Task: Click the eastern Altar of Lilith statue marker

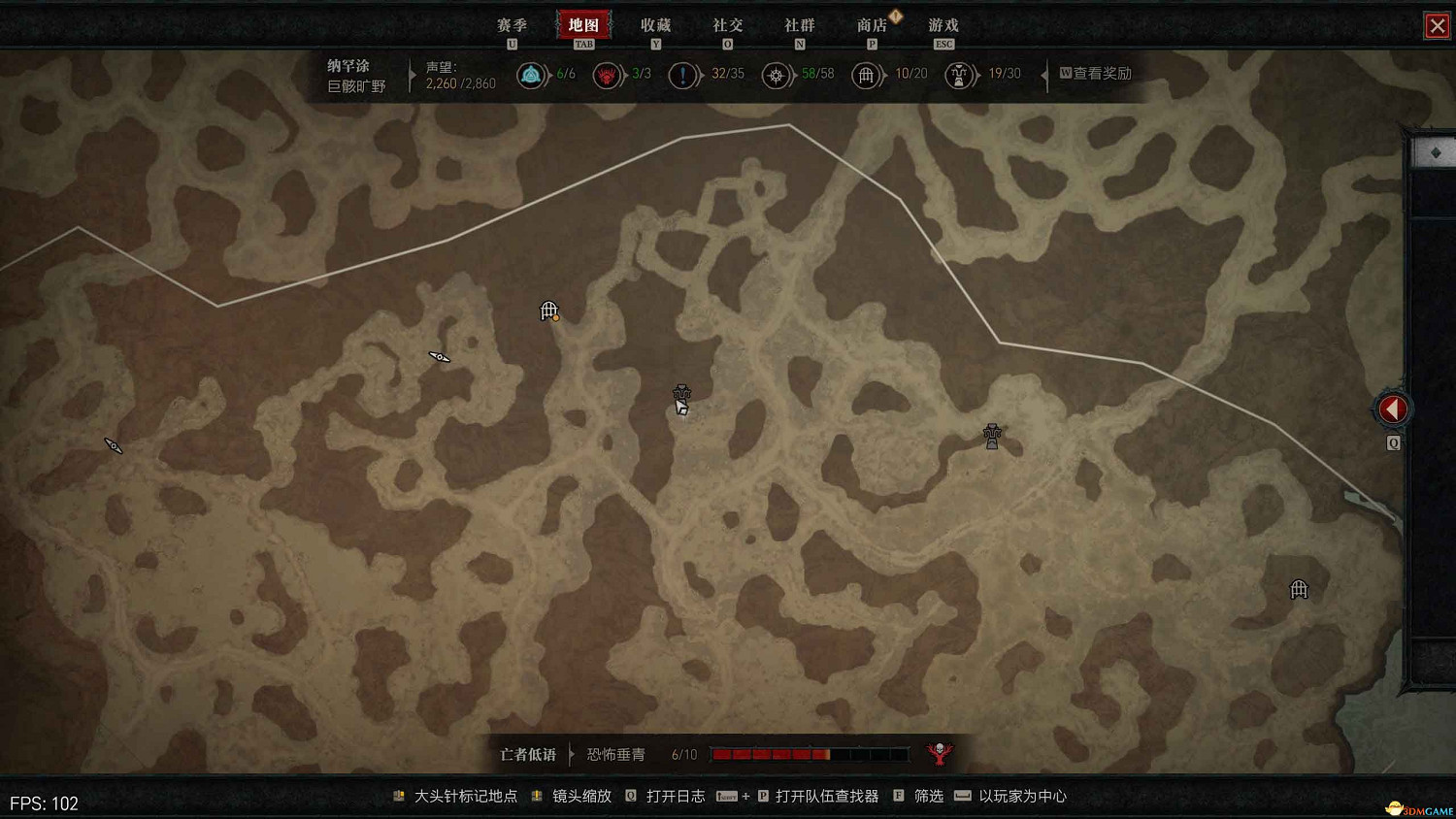Action: click(x=991, y=435)
